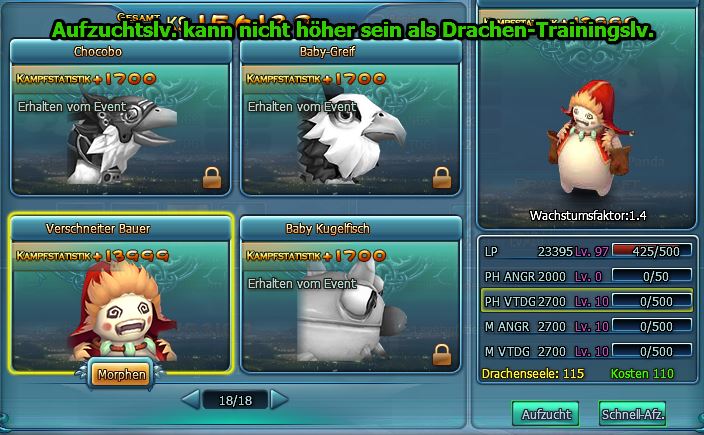Pick the Baby Kugelfisch pet card

pos(349,295)
